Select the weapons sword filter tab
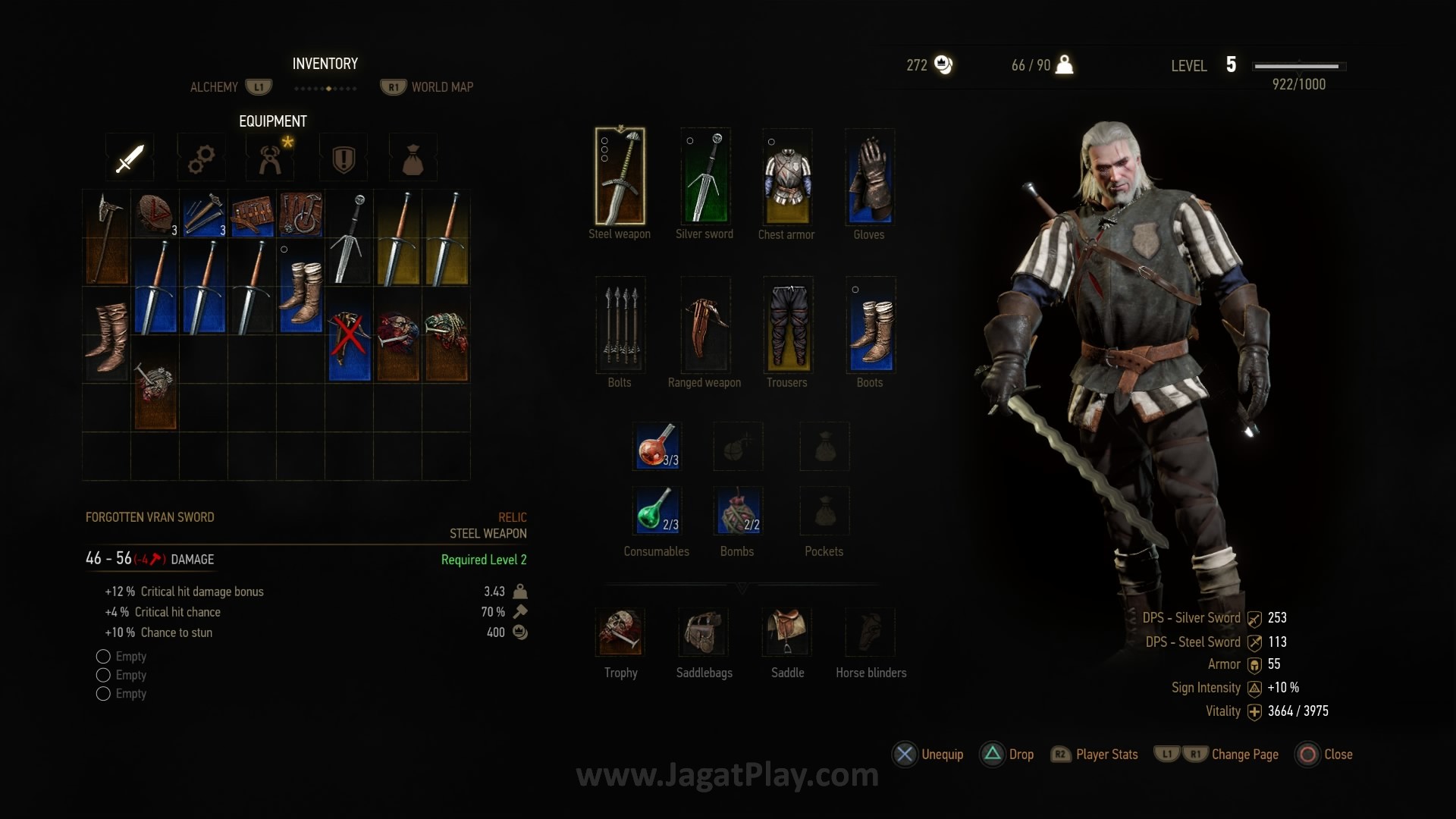 coord(130,158)
